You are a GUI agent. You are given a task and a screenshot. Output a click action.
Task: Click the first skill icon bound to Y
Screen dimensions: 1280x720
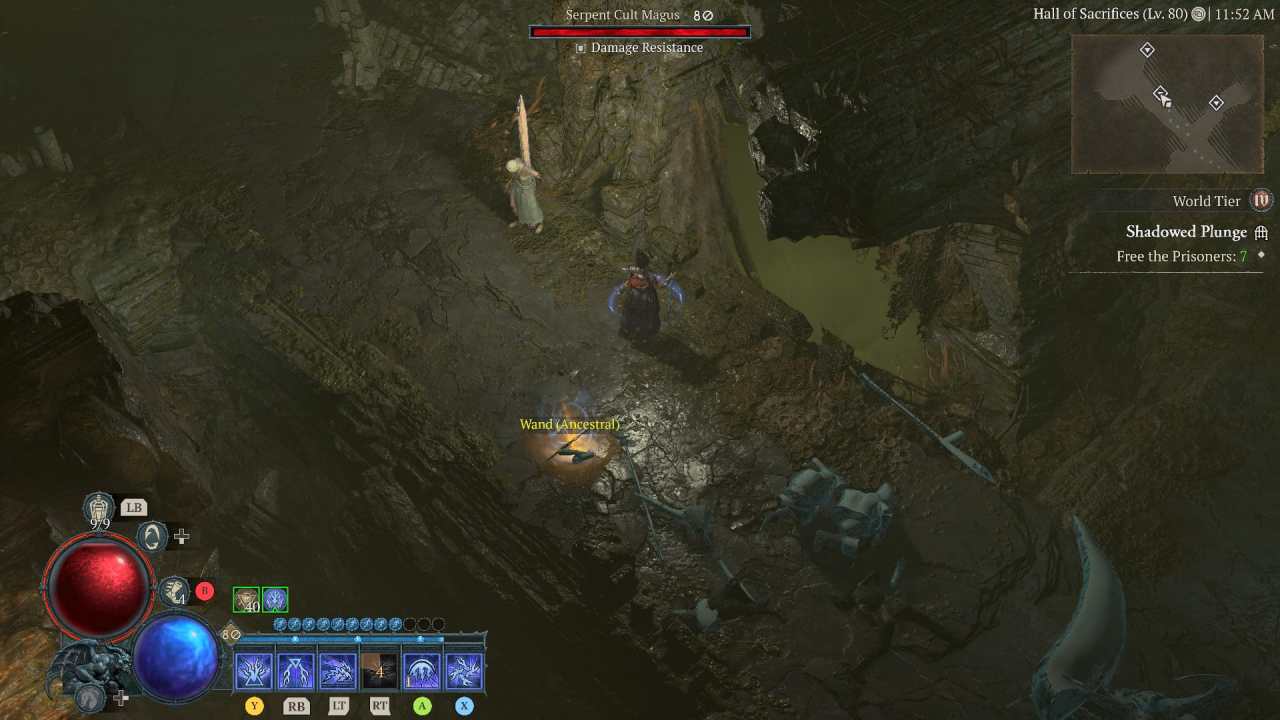pyautogui.click(x=253, y=668)
